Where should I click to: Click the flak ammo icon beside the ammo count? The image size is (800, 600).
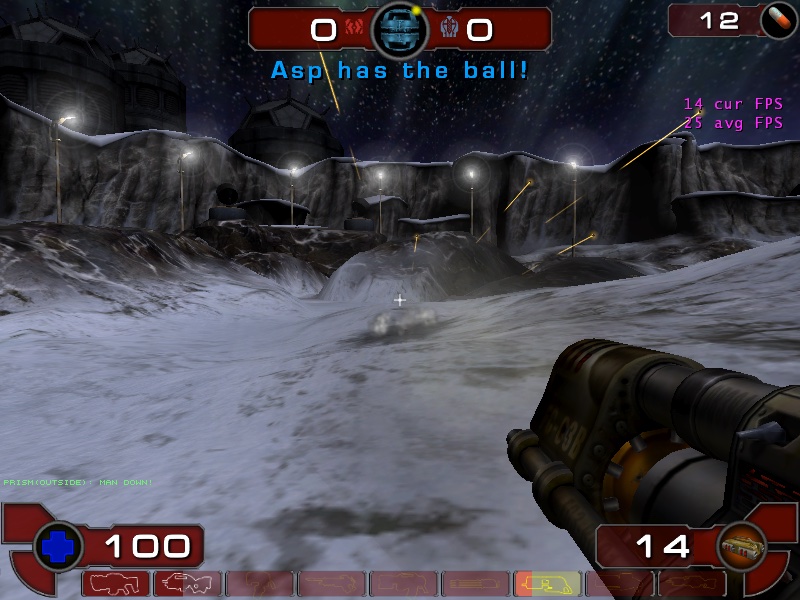[x=742, y=546]
